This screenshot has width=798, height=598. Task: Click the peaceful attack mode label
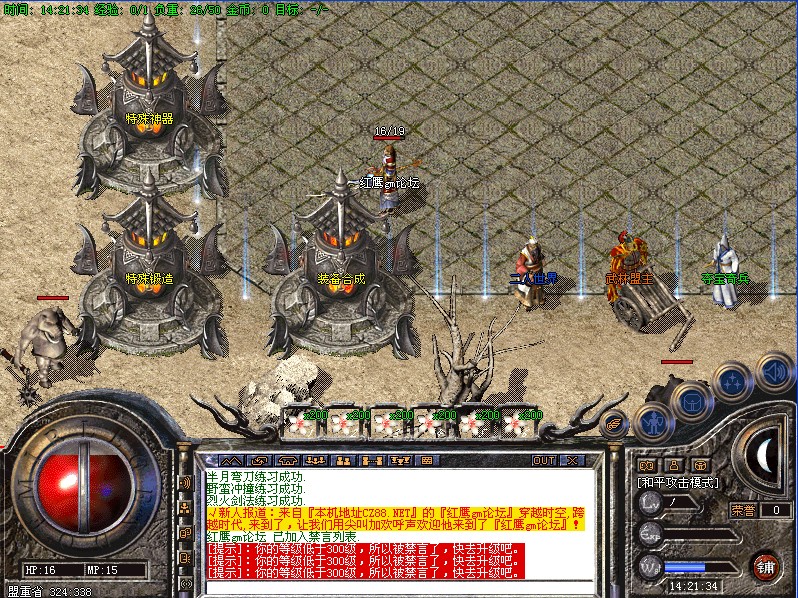point(678,482)
